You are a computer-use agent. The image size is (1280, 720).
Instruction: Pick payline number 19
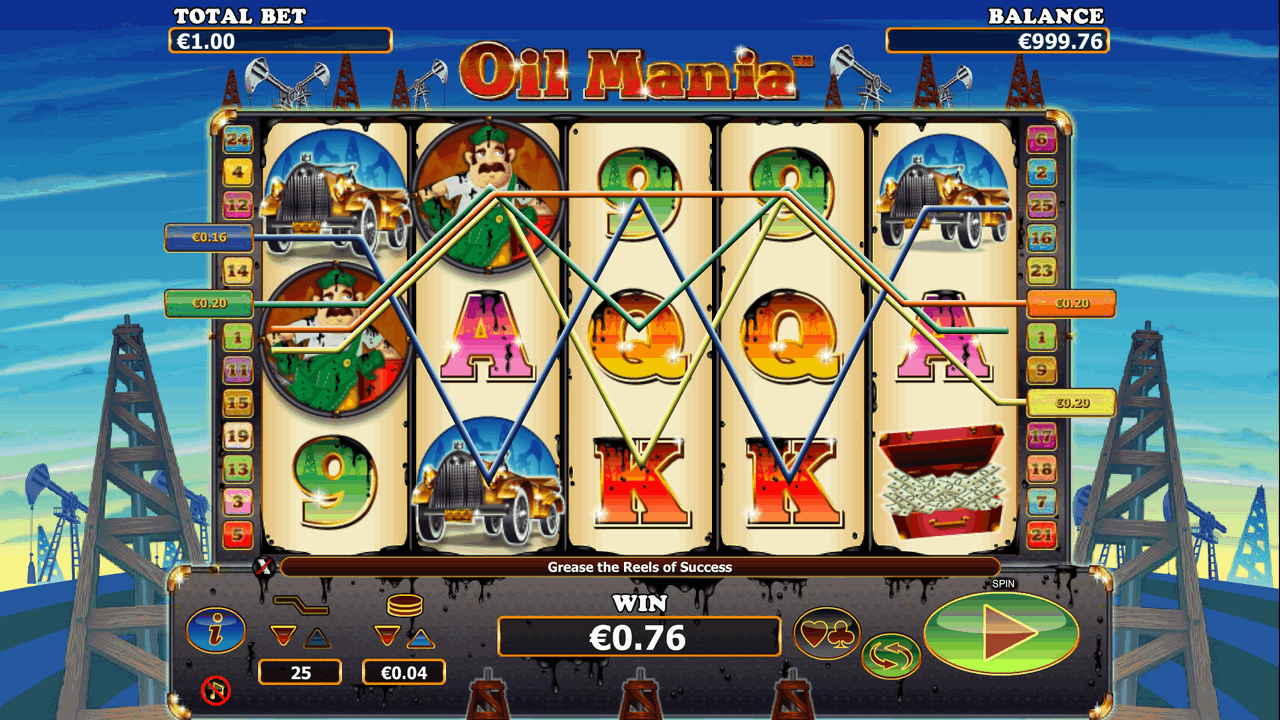point(238,436)
